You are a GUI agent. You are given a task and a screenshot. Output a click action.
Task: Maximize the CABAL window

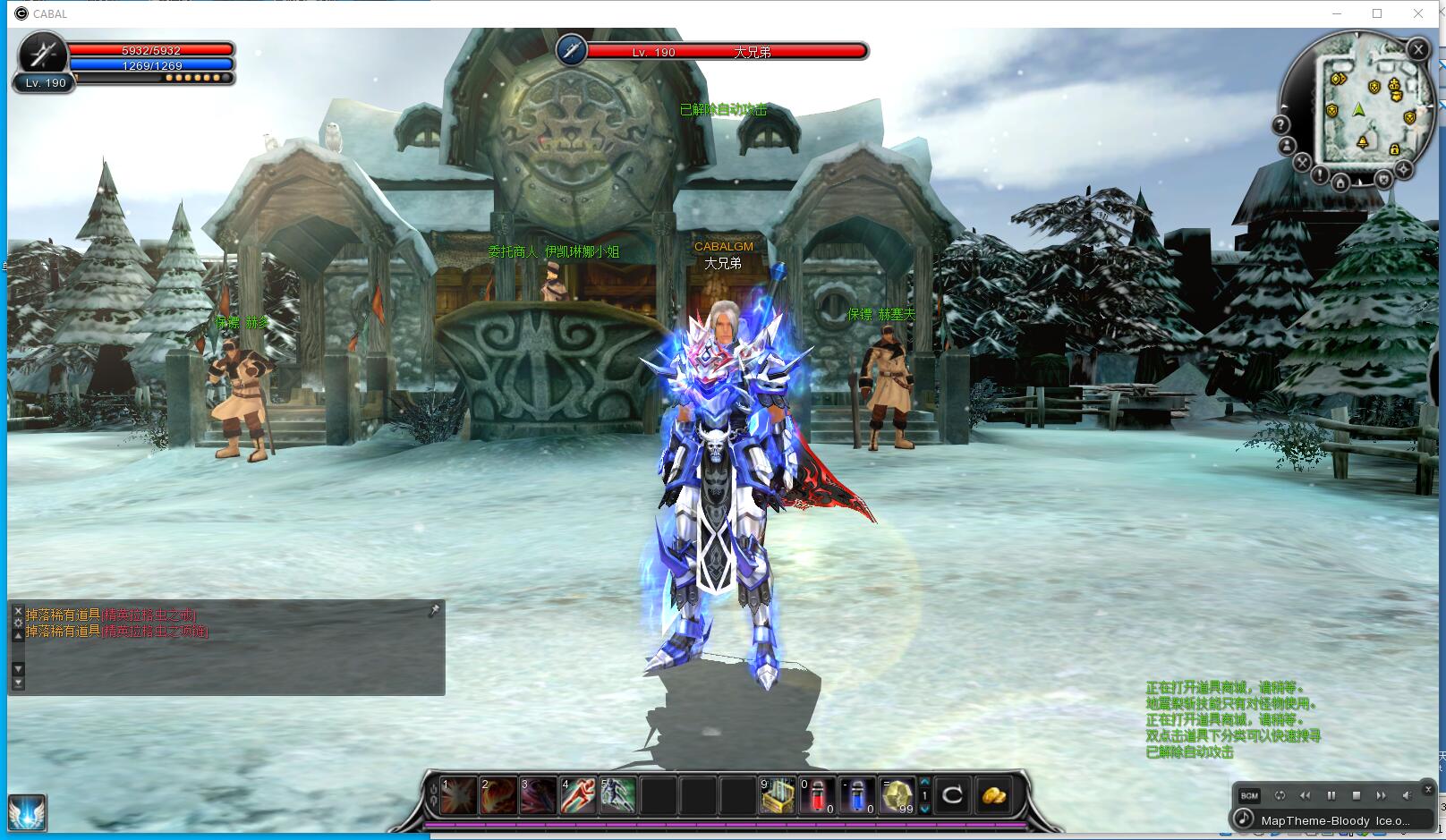click(x=1377, y=13)
